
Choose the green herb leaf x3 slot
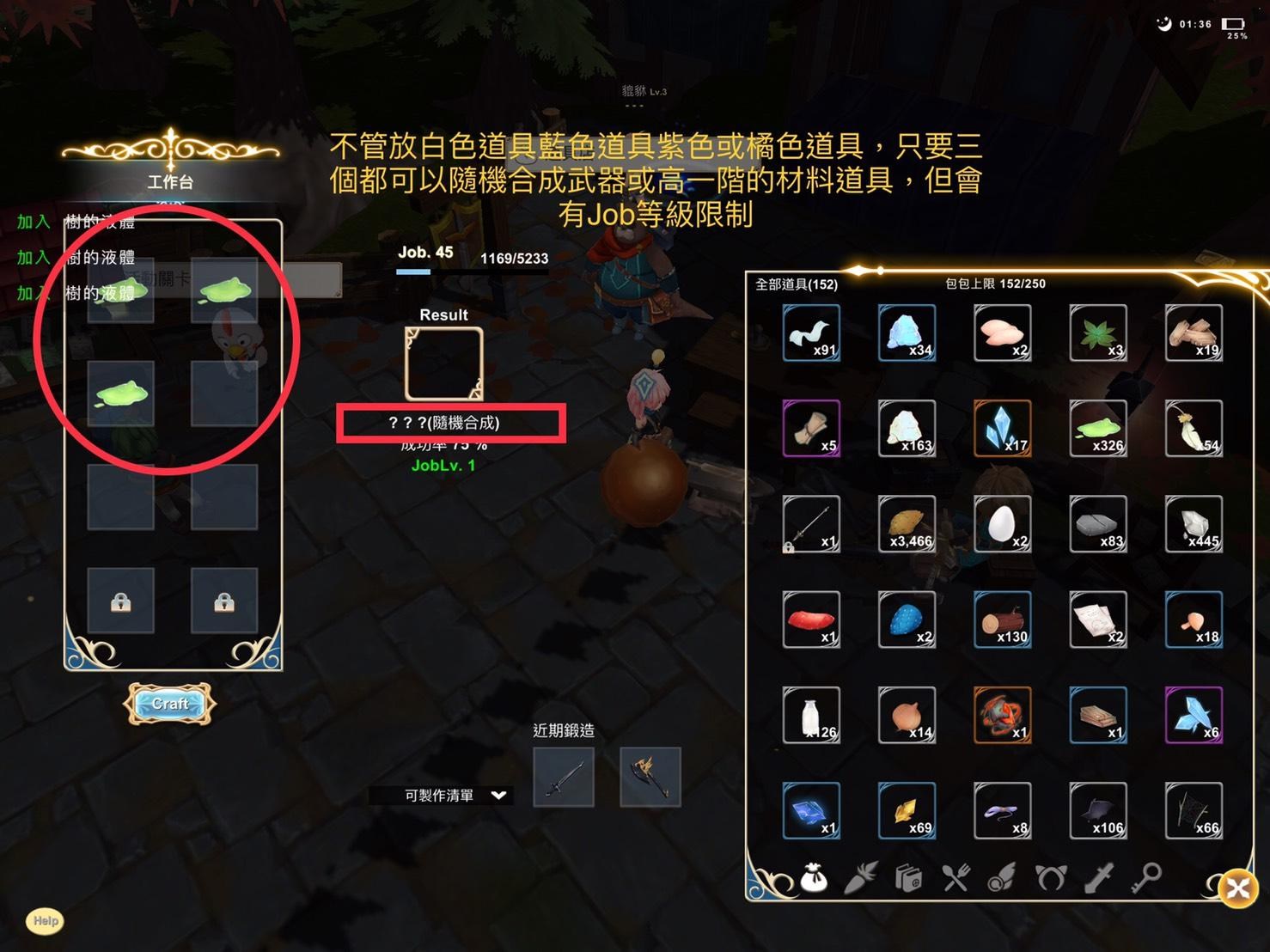(1098, 333)
